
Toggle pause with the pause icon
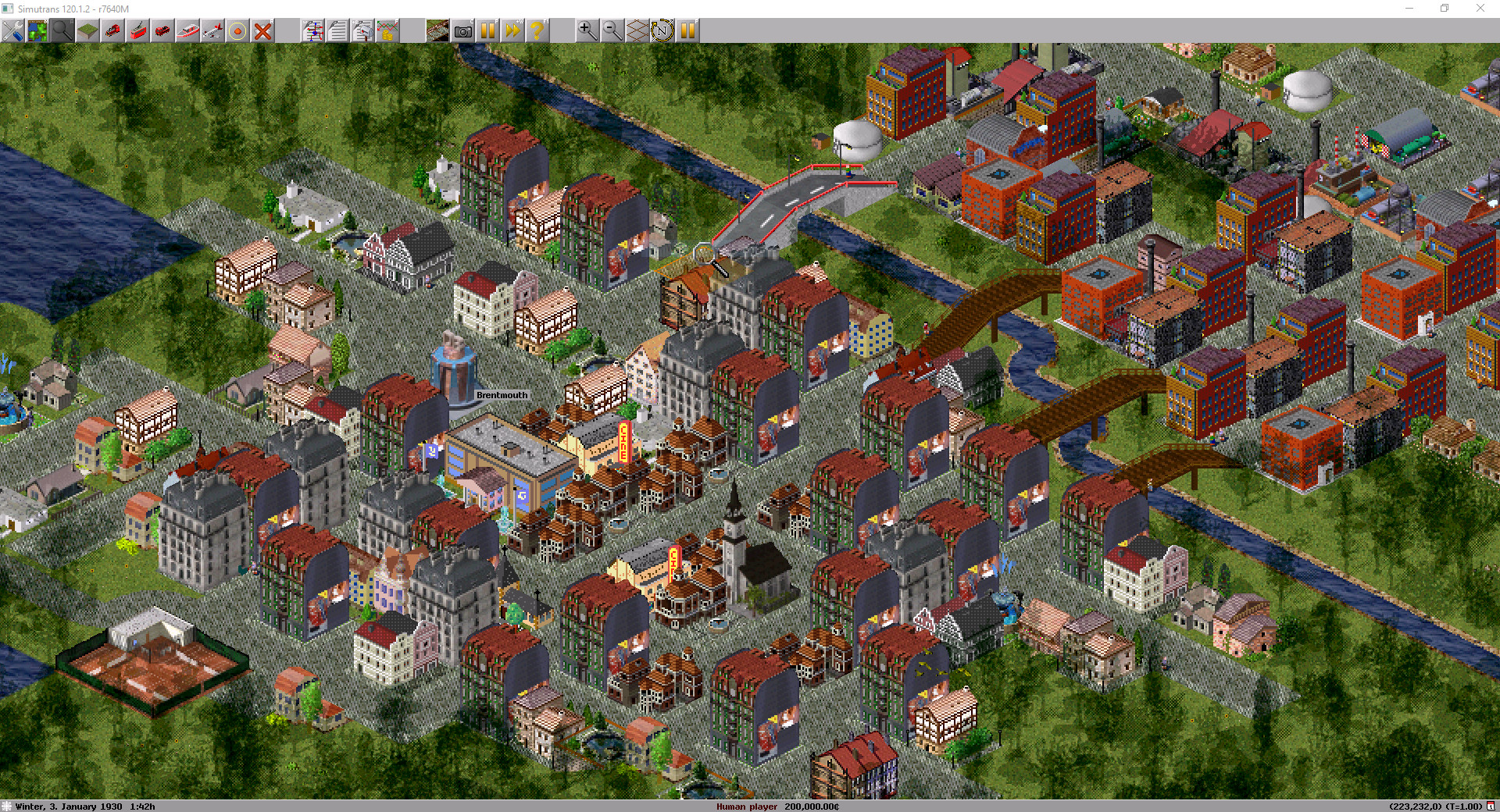(487, 31)
